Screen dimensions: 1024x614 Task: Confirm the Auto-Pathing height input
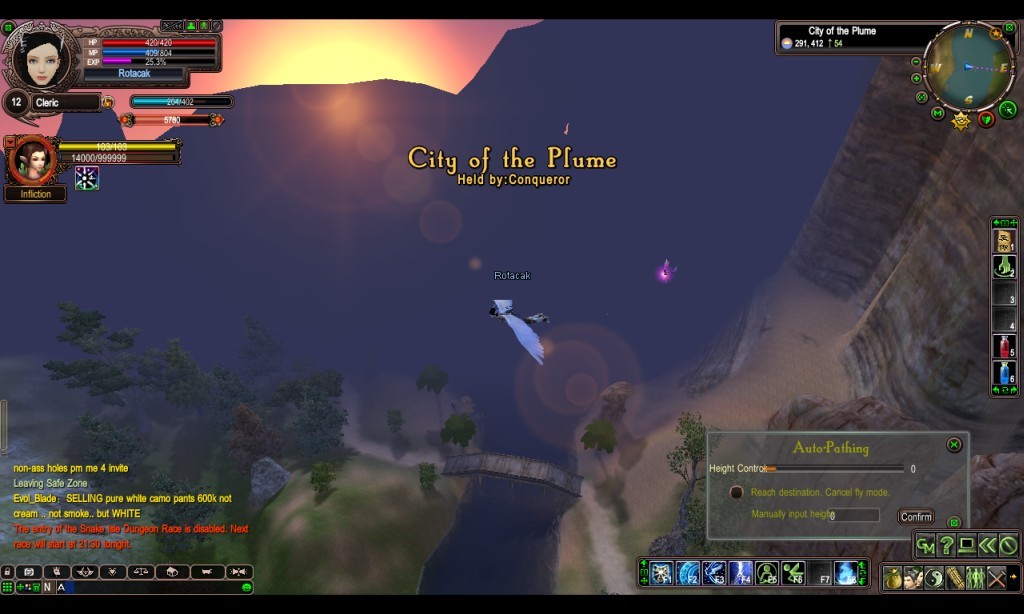tap(915, 517)
